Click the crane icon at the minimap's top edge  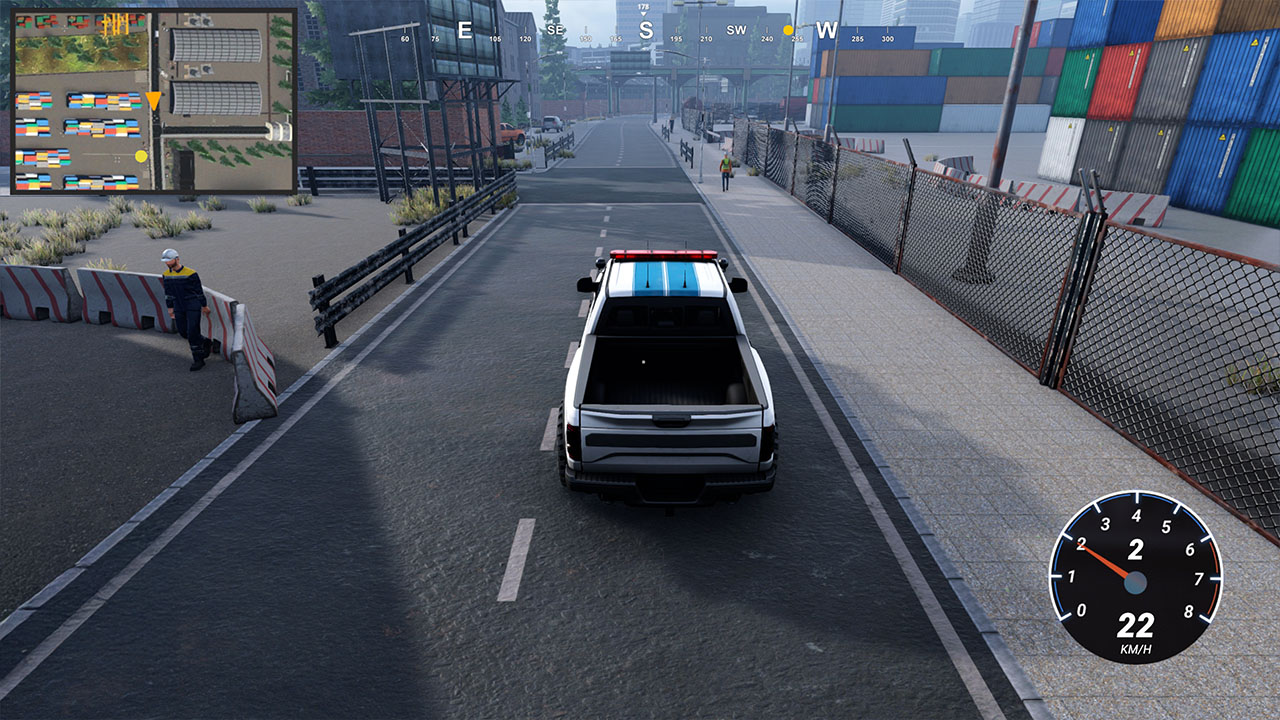(115, 22)
